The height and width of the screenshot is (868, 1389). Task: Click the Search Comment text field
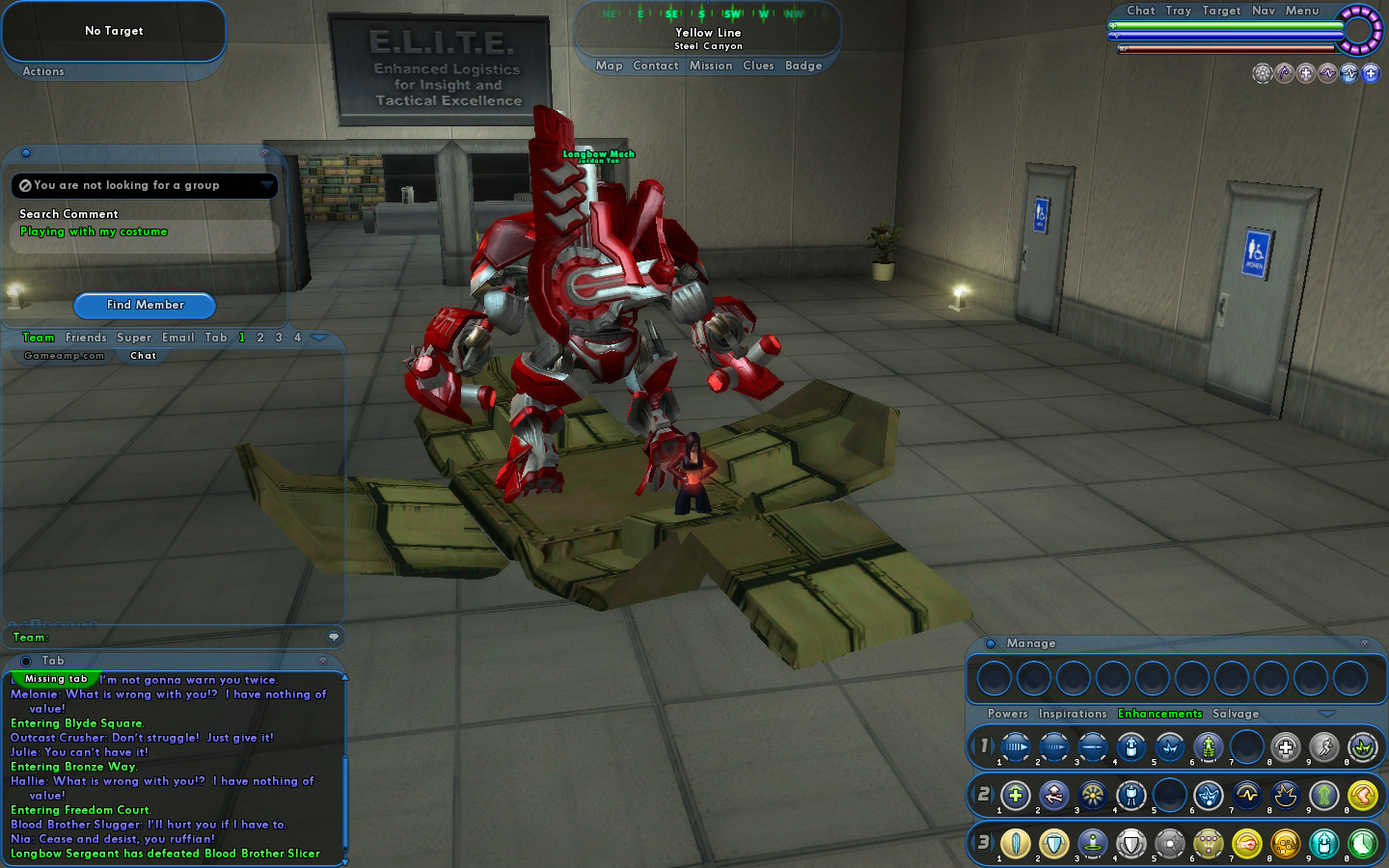pos(145,233)
